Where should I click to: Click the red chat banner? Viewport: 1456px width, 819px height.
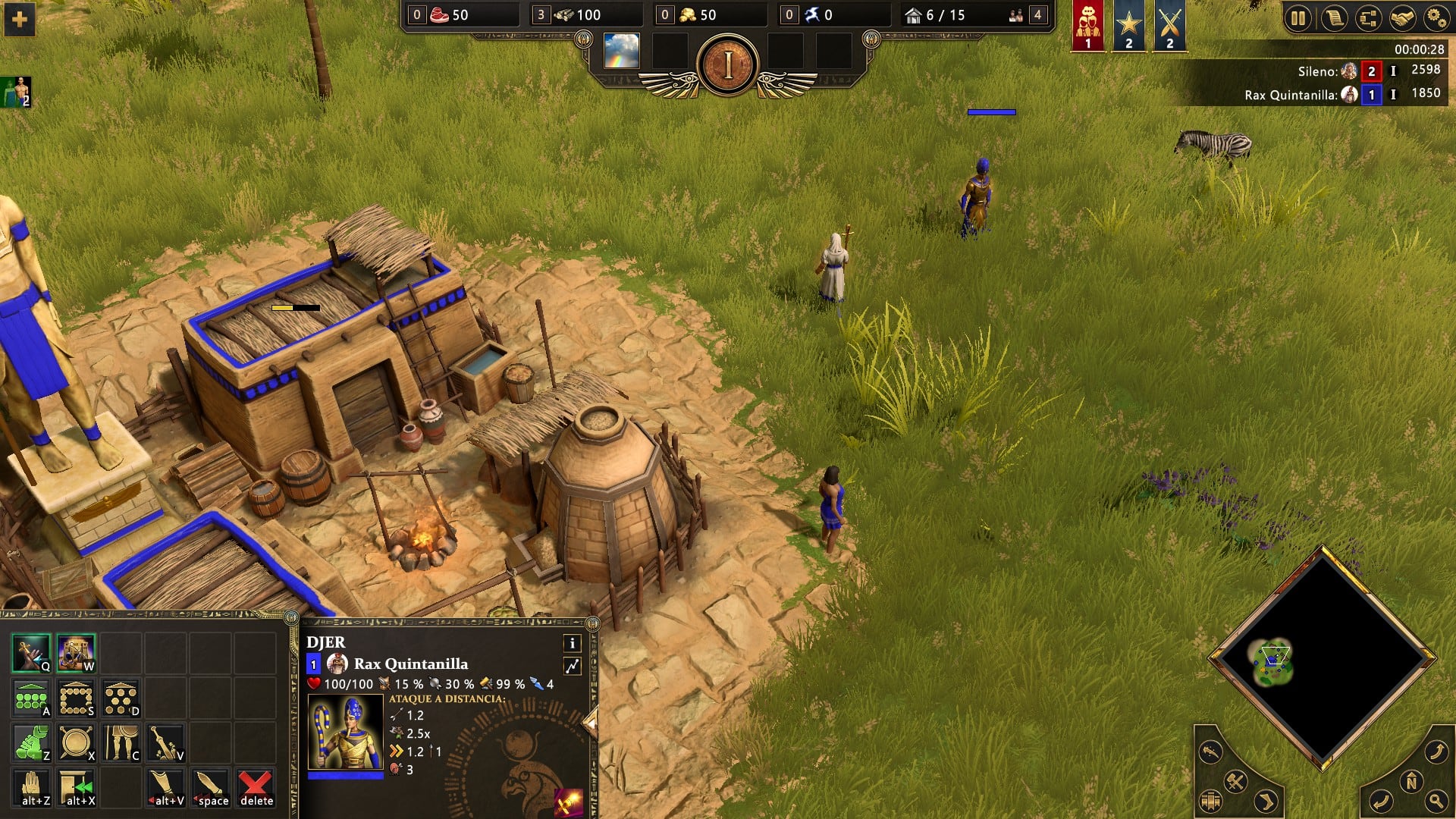pyautogui.click(x=1088, y=25)
